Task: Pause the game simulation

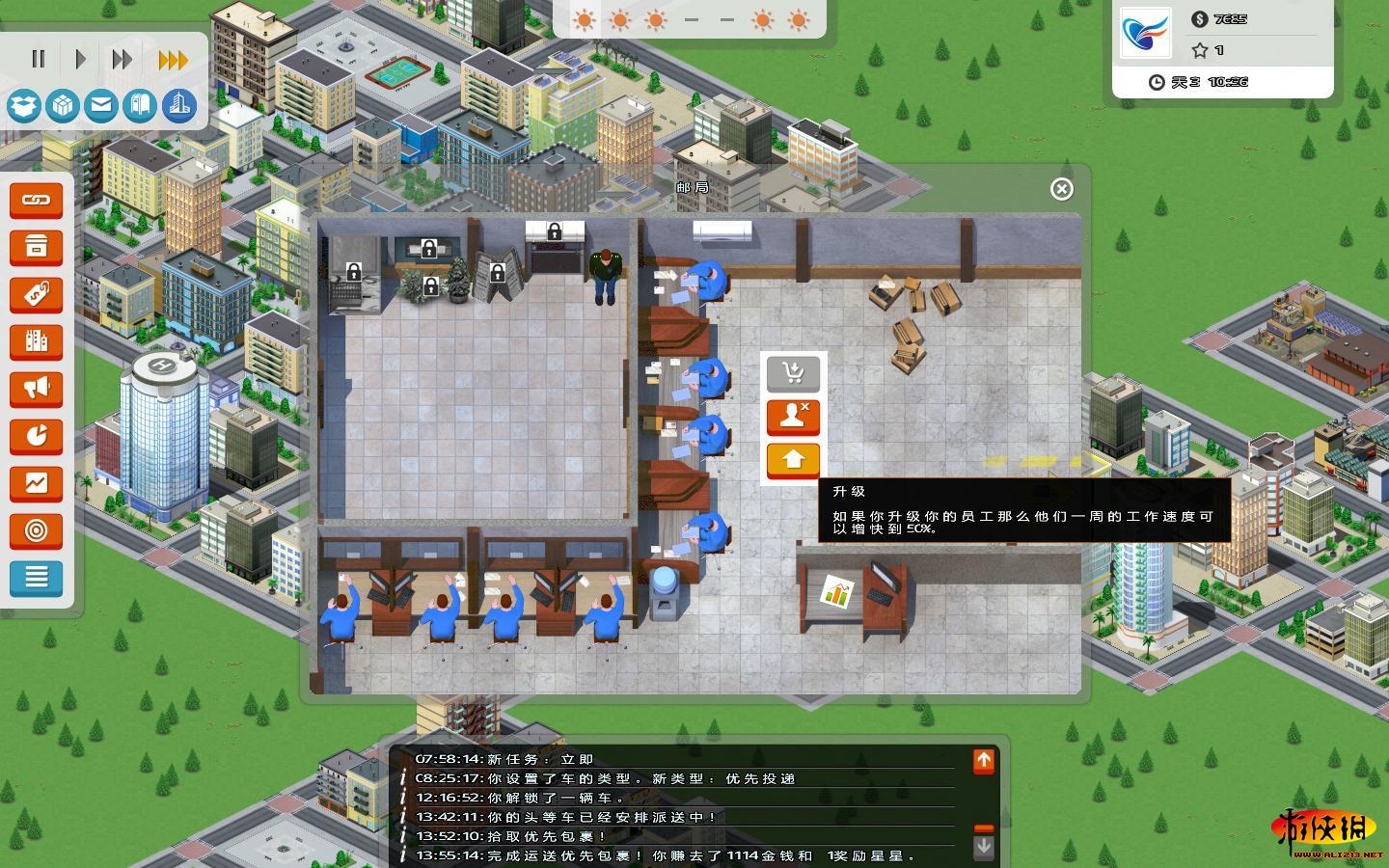Action: 39,60
